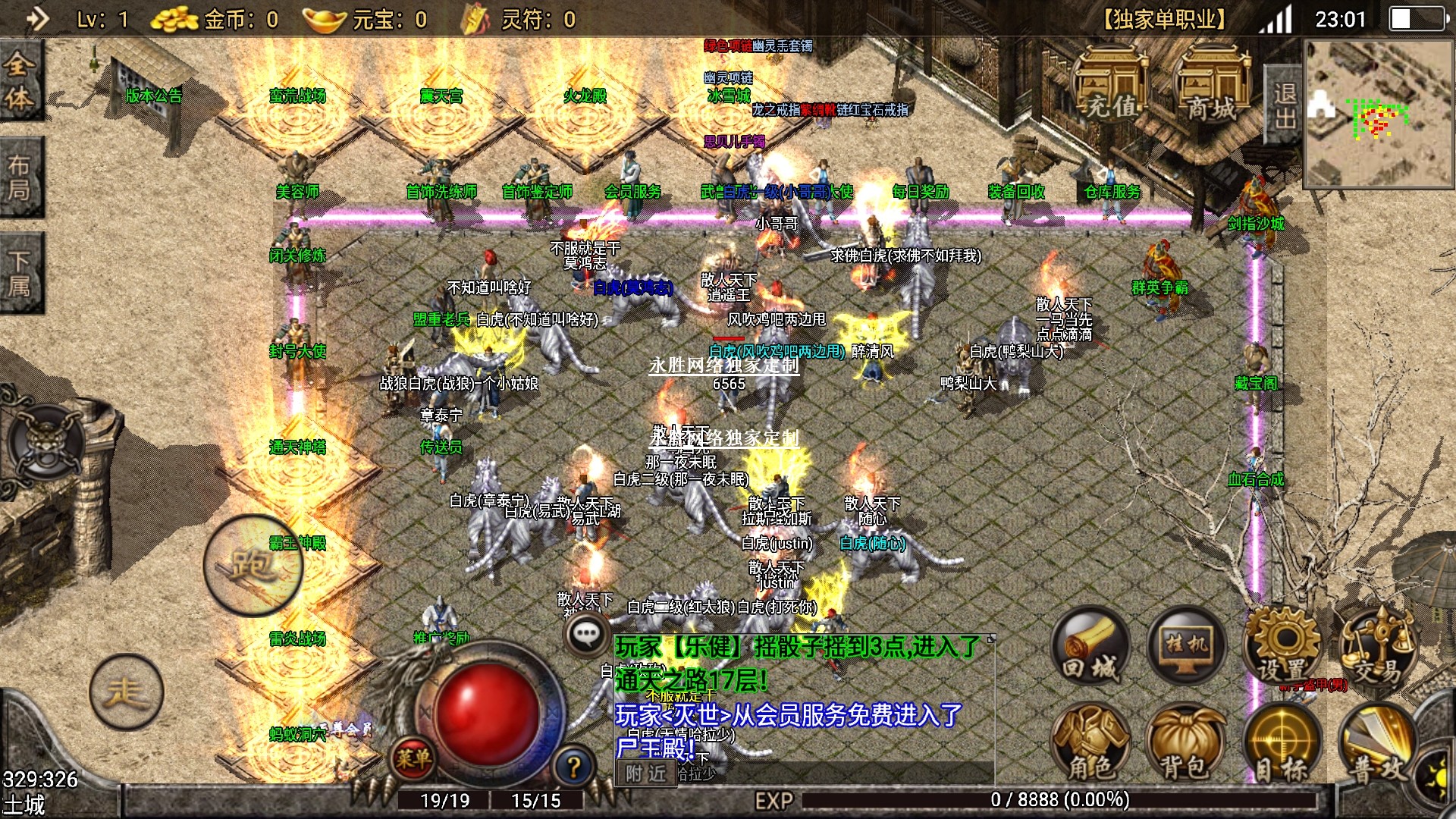Switch to the 布局 side tab
The width and height of the screenshot is (1456, 819).
[20, 177]
